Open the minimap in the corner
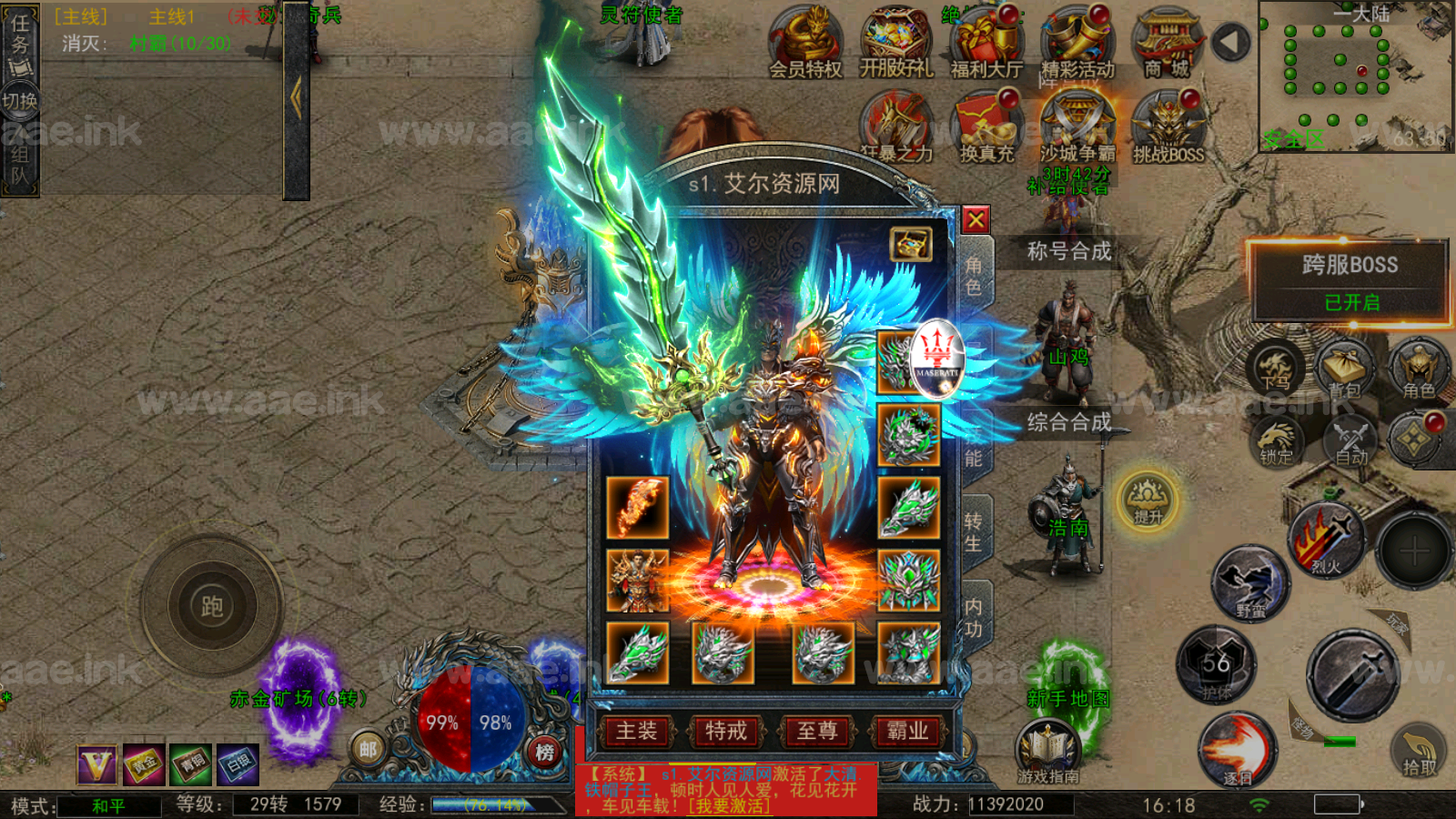The width and height of the screenshot is (1456, 819). click(x=1354, y=76)
